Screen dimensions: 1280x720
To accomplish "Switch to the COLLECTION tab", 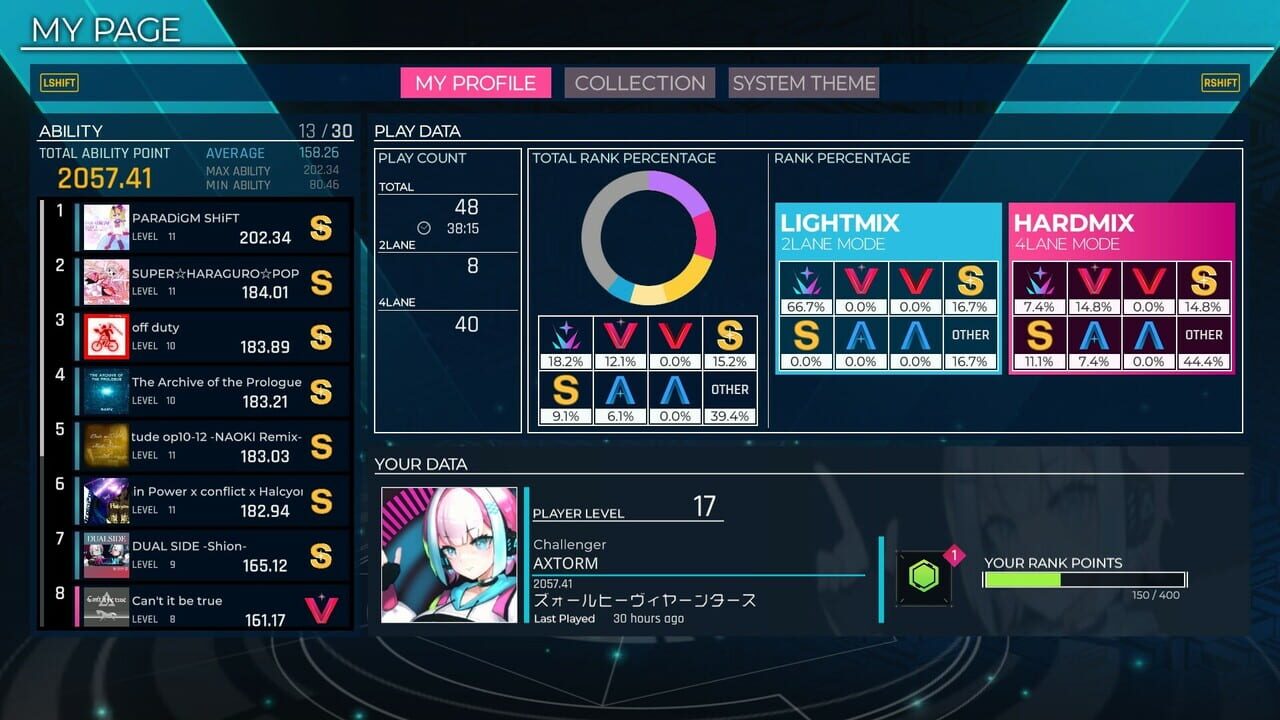I will point(639,83).
